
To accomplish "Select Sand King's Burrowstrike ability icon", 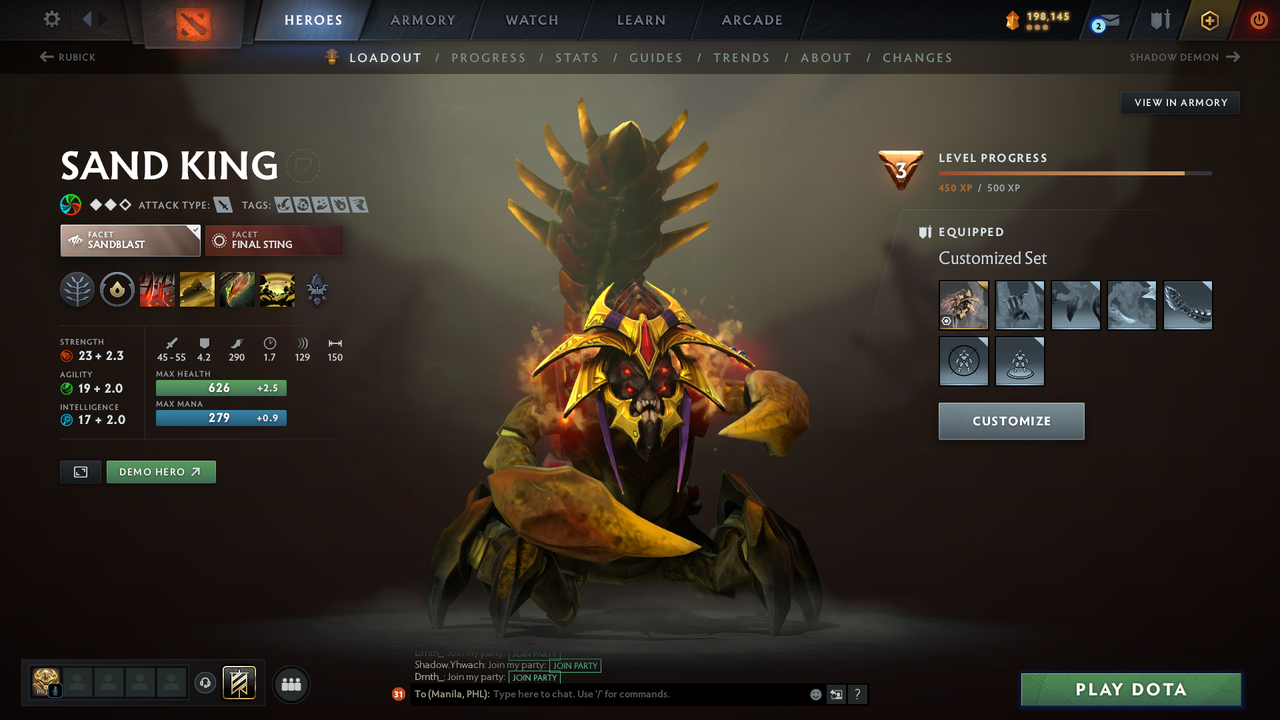I will pyautogui.click(x=157, y=289).
